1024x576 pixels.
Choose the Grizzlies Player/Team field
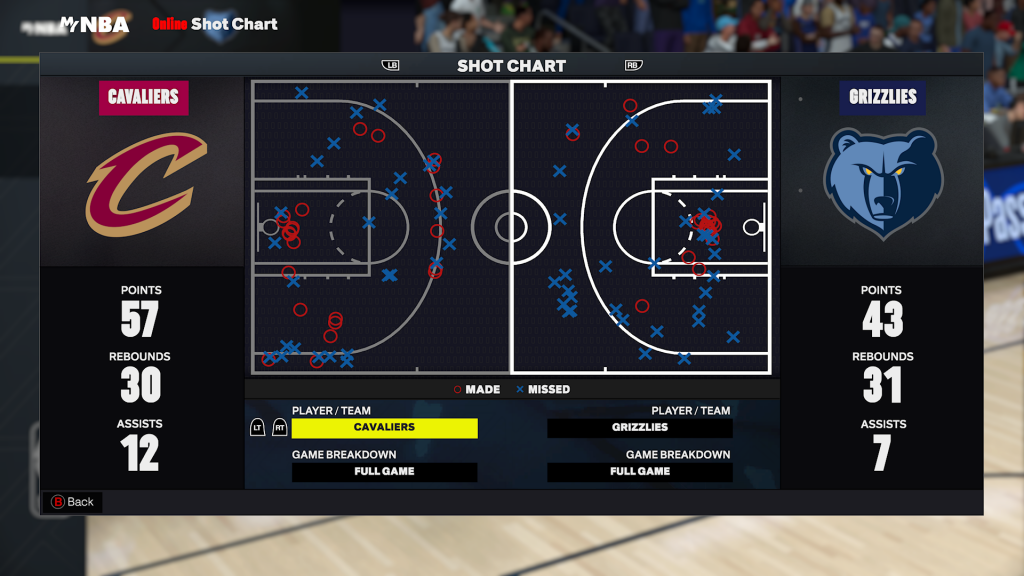point(640,428)
